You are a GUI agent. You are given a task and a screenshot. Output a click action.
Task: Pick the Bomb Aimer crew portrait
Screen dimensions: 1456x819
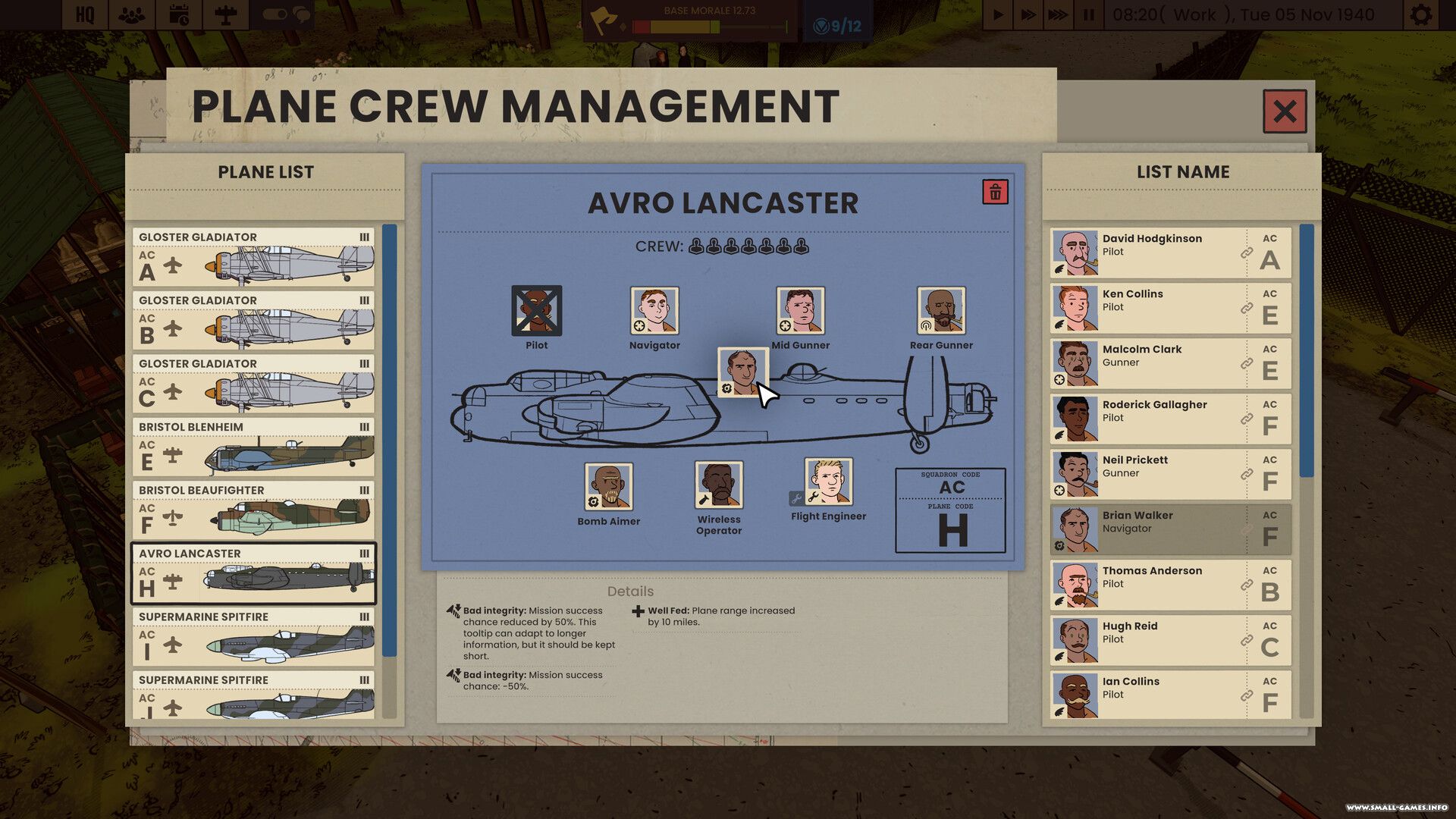(x=608, y=486)
